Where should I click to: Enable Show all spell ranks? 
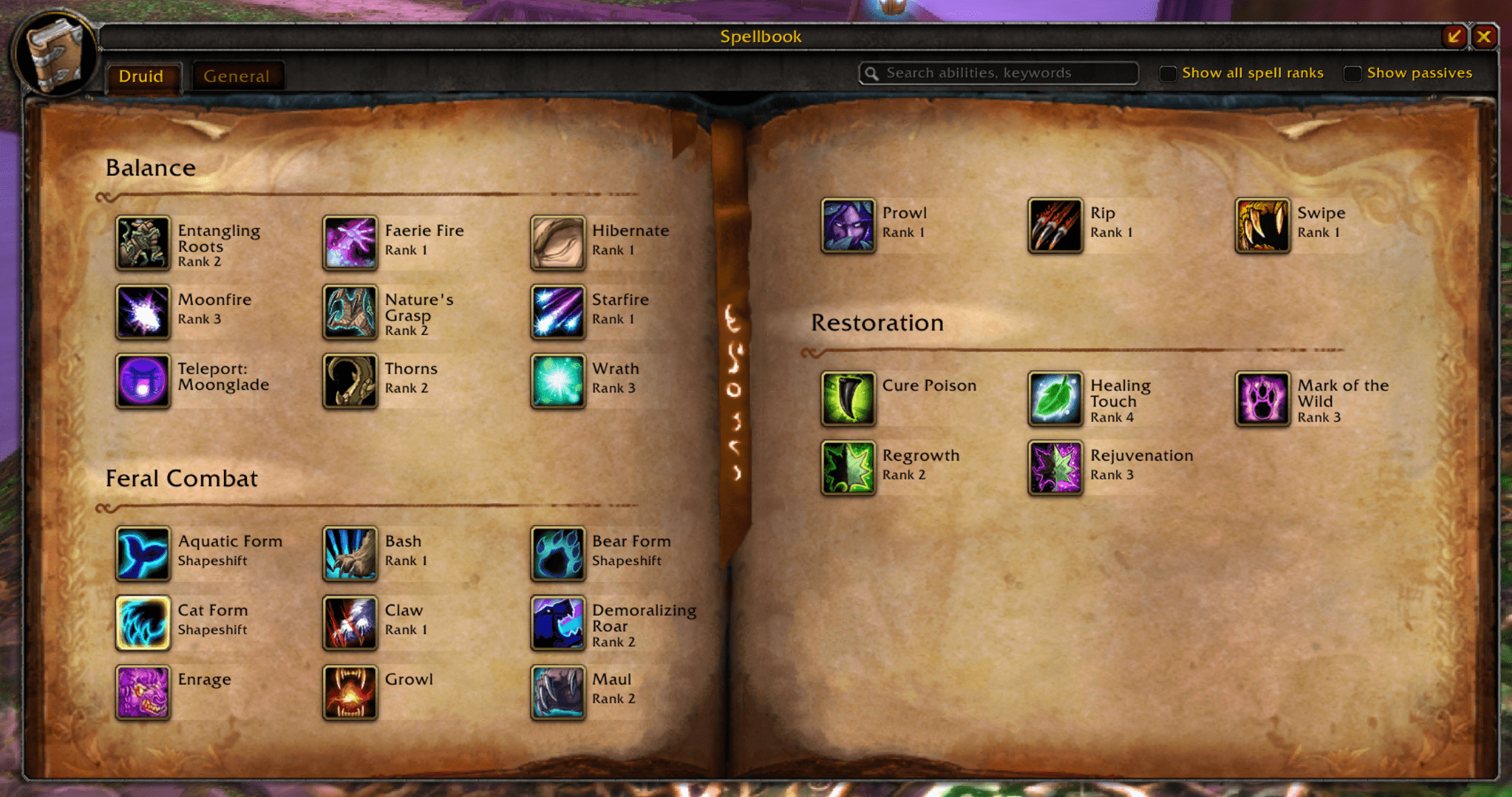point(1167,72)
